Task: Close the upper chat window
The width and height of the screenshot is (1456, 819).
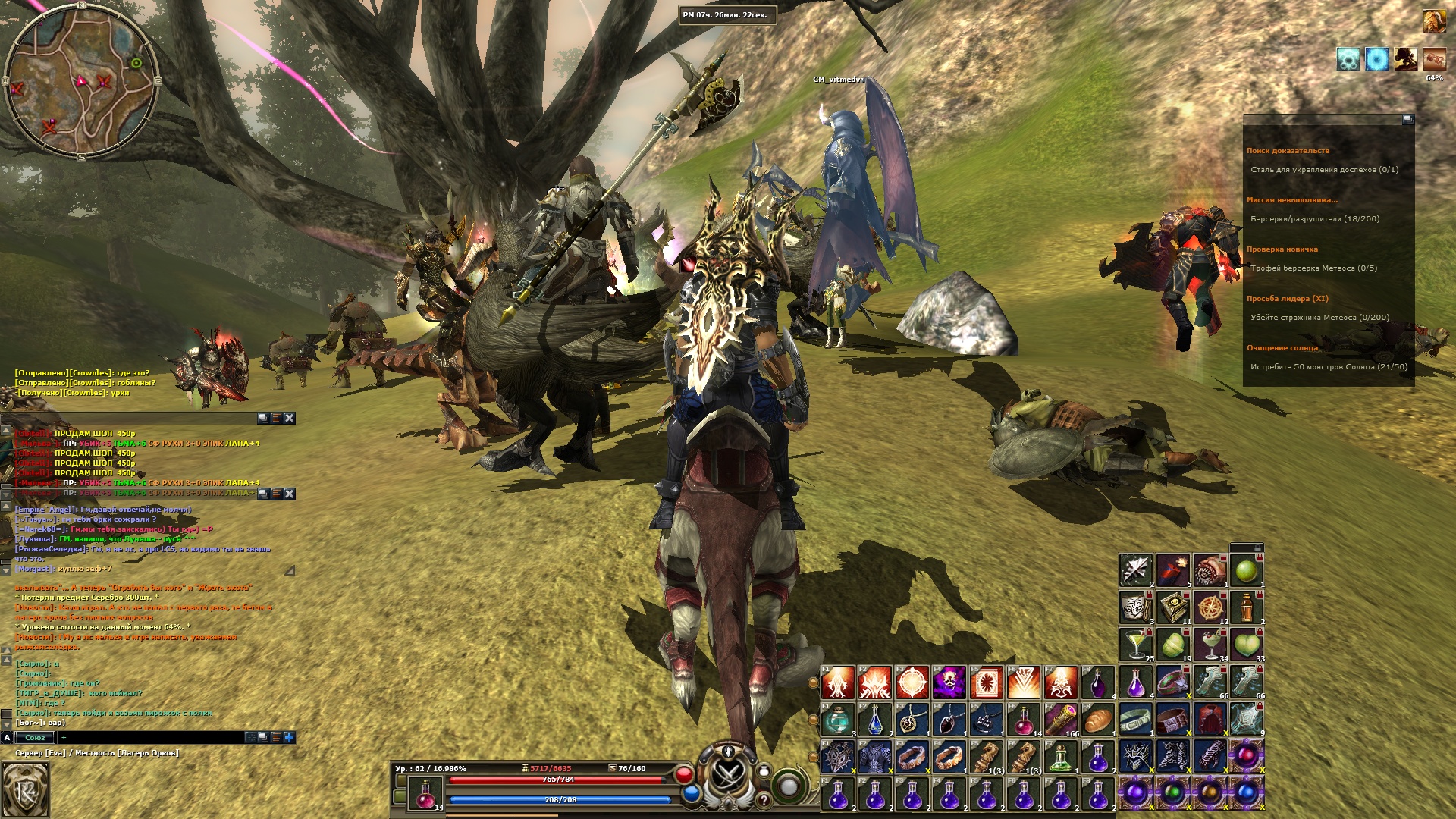Action: click(289, 418)
